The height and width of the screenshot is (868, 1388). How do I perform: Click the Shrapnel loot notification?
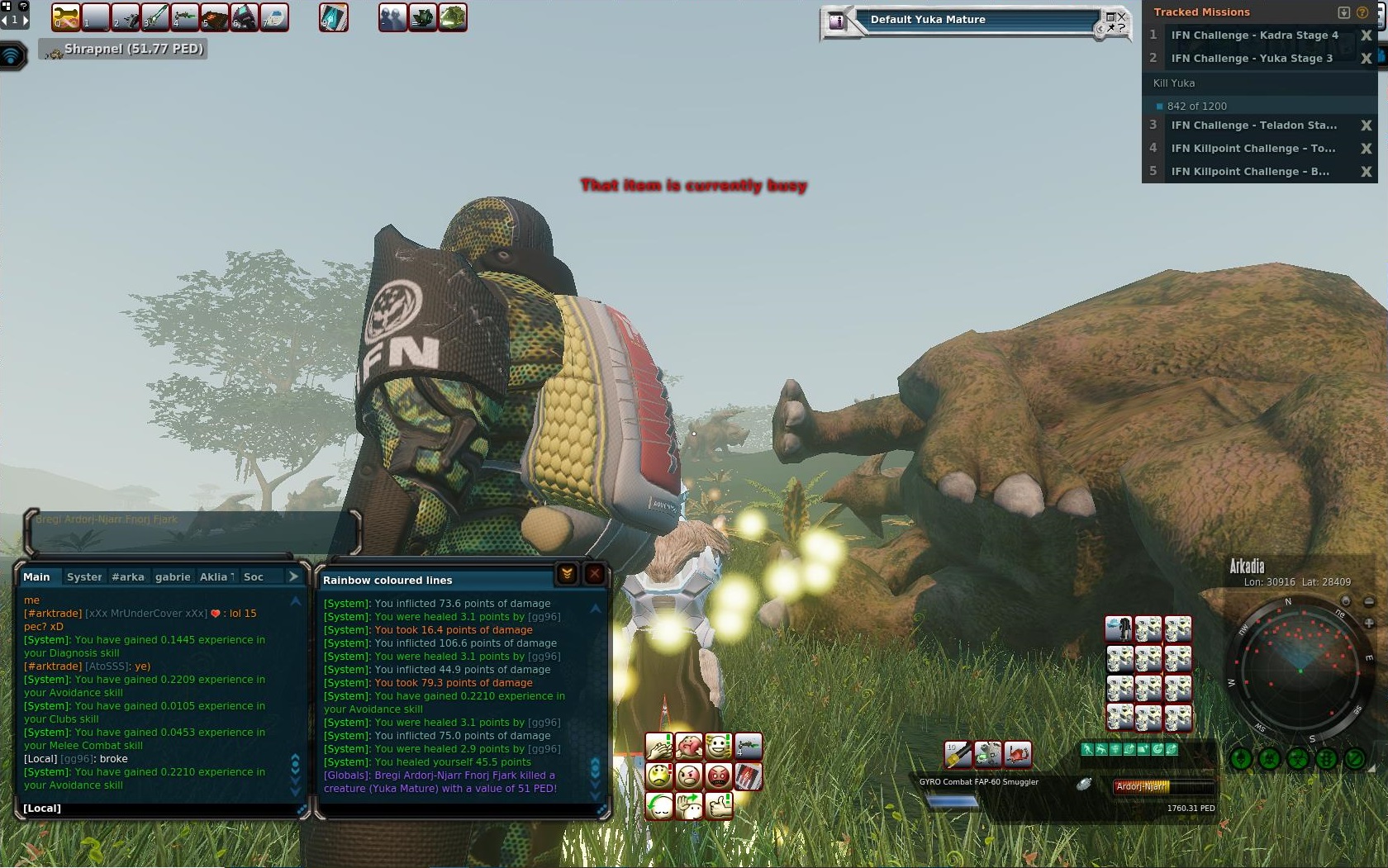point(122,50)
